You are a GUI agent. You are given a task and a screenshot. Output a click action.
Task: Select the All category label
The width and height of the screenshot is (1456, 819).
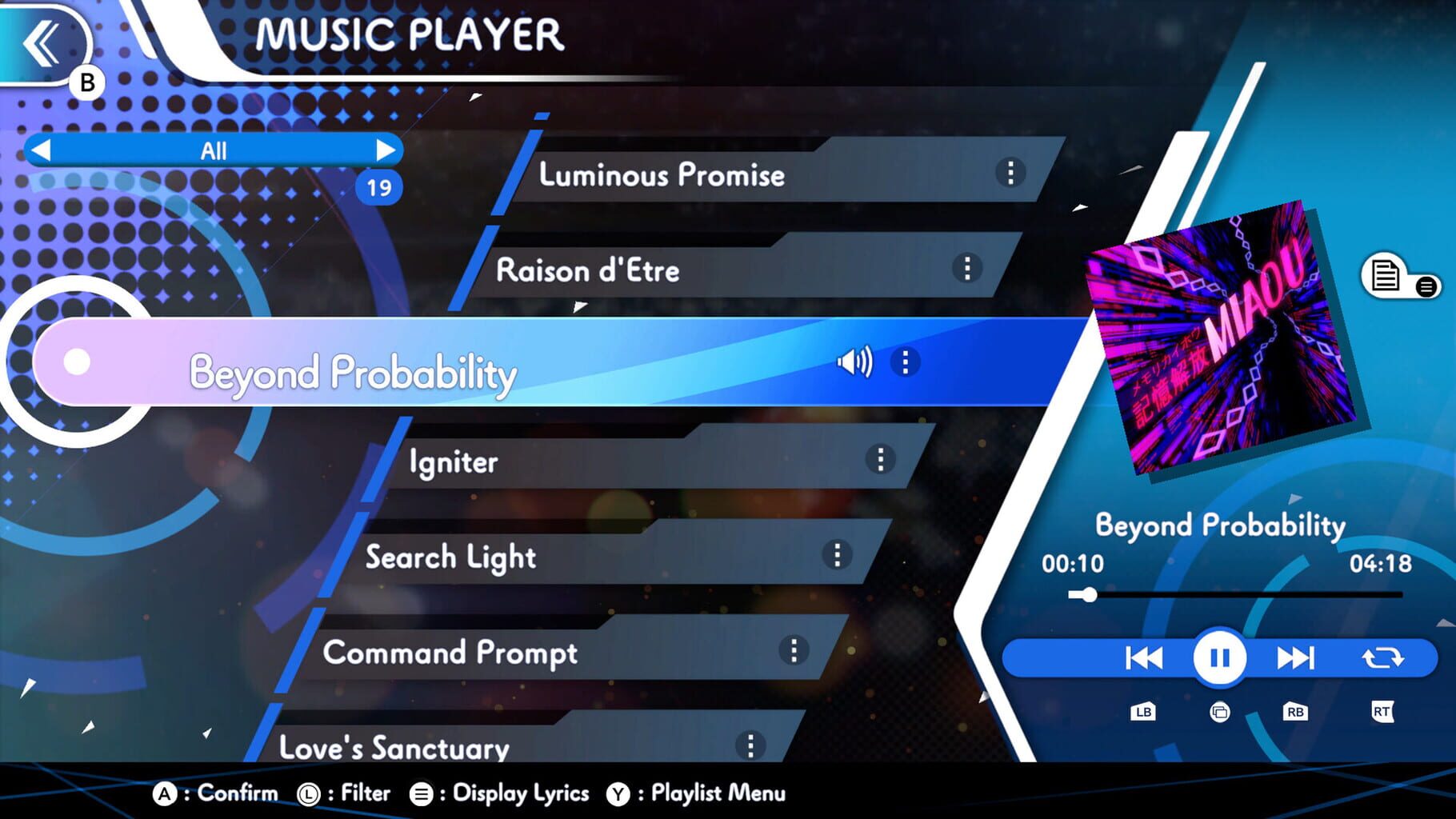[213, 150]
